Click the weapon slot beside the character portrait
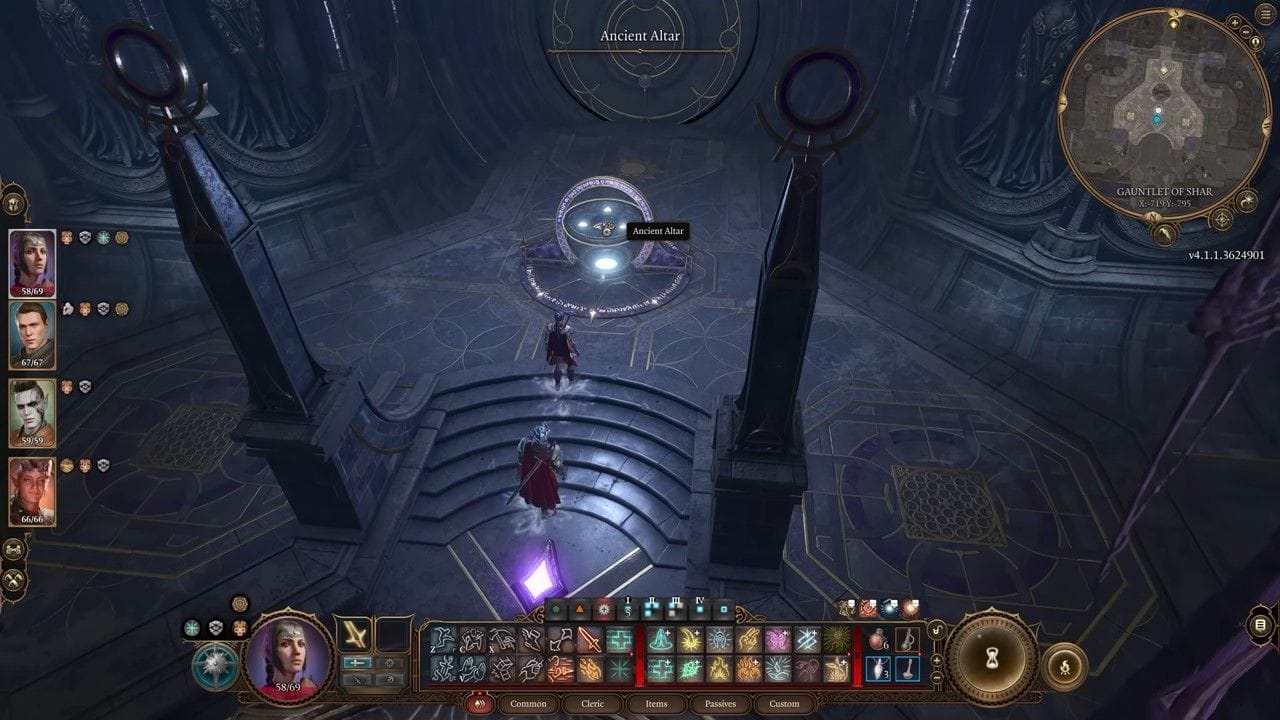 click(x=355, y=635)
